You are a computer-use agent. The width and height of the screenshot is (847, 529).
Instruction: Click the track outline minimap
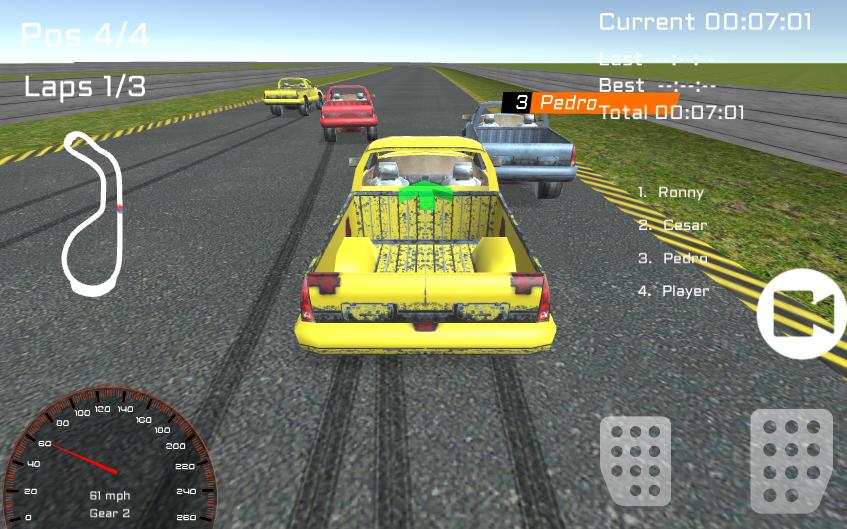[x=93, y=214]
